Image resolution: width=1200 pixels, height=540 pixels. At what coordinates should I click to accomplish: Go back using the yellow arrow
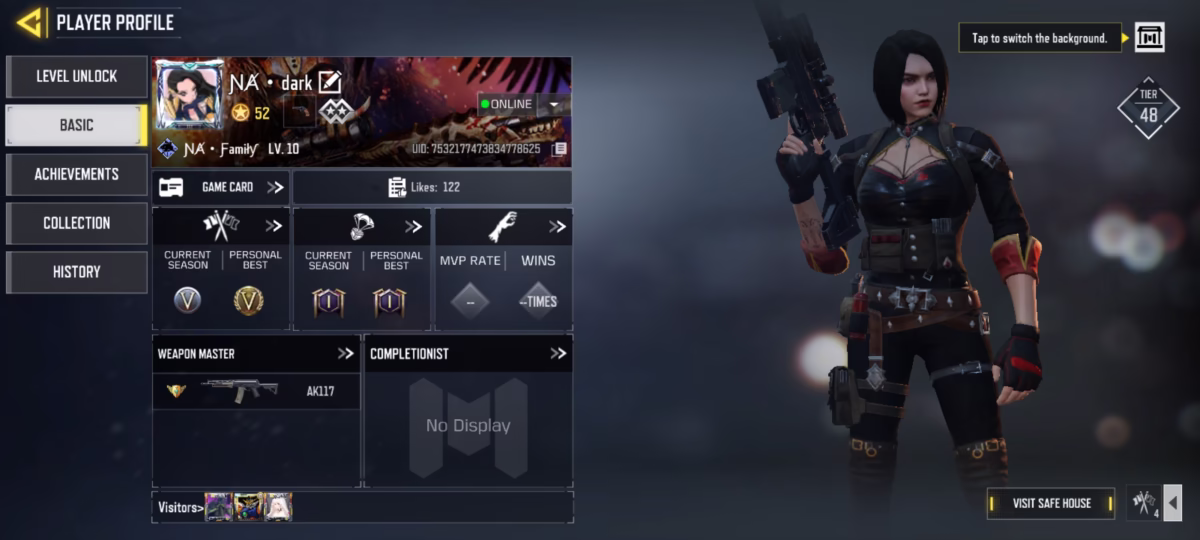pyautogui.click(x=30, y=22)
